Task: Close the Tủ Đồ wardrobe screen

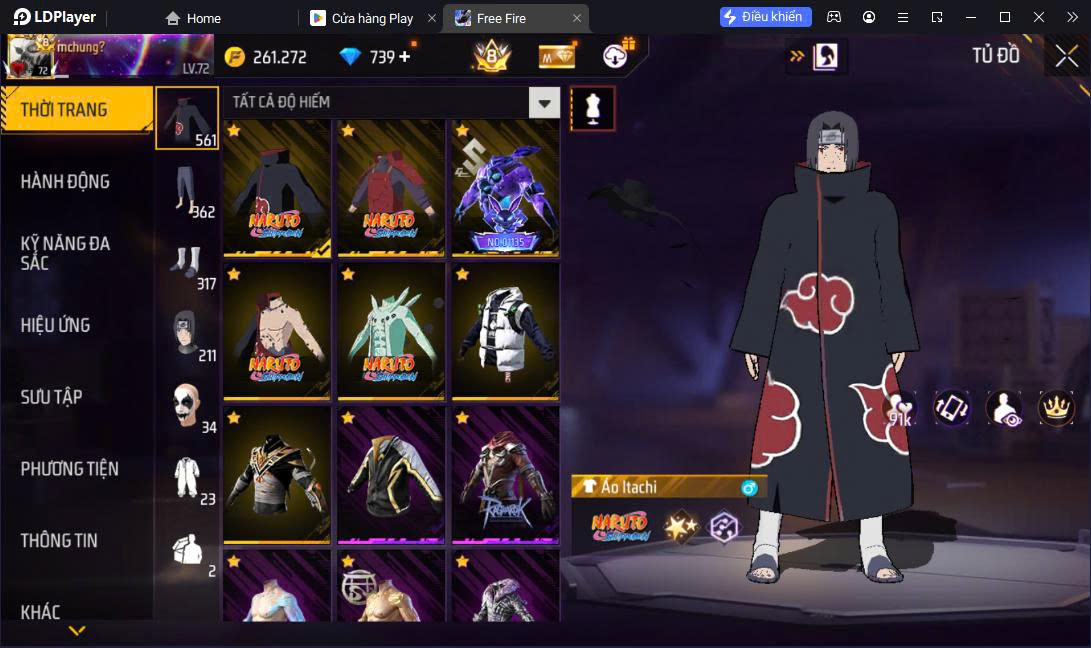Action: pos(1066,56)
